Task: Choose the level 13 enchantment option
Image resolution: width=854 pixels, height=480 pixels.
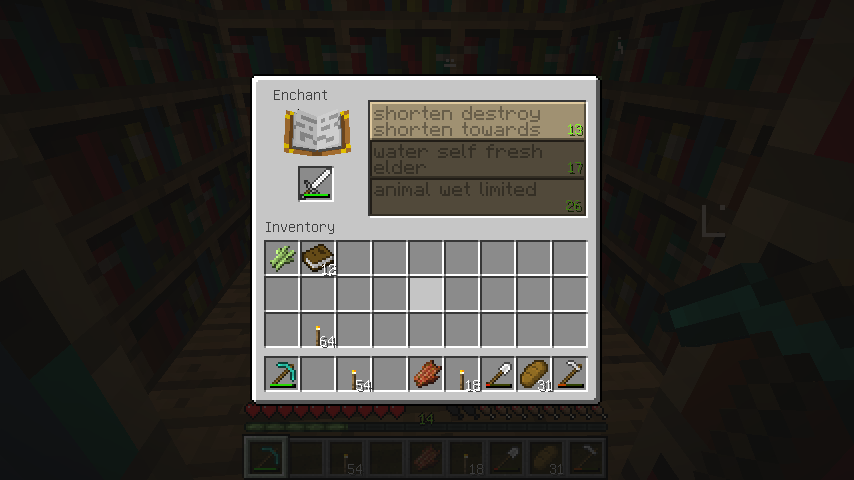Action: pyautogui.click(x=477, y=120)
